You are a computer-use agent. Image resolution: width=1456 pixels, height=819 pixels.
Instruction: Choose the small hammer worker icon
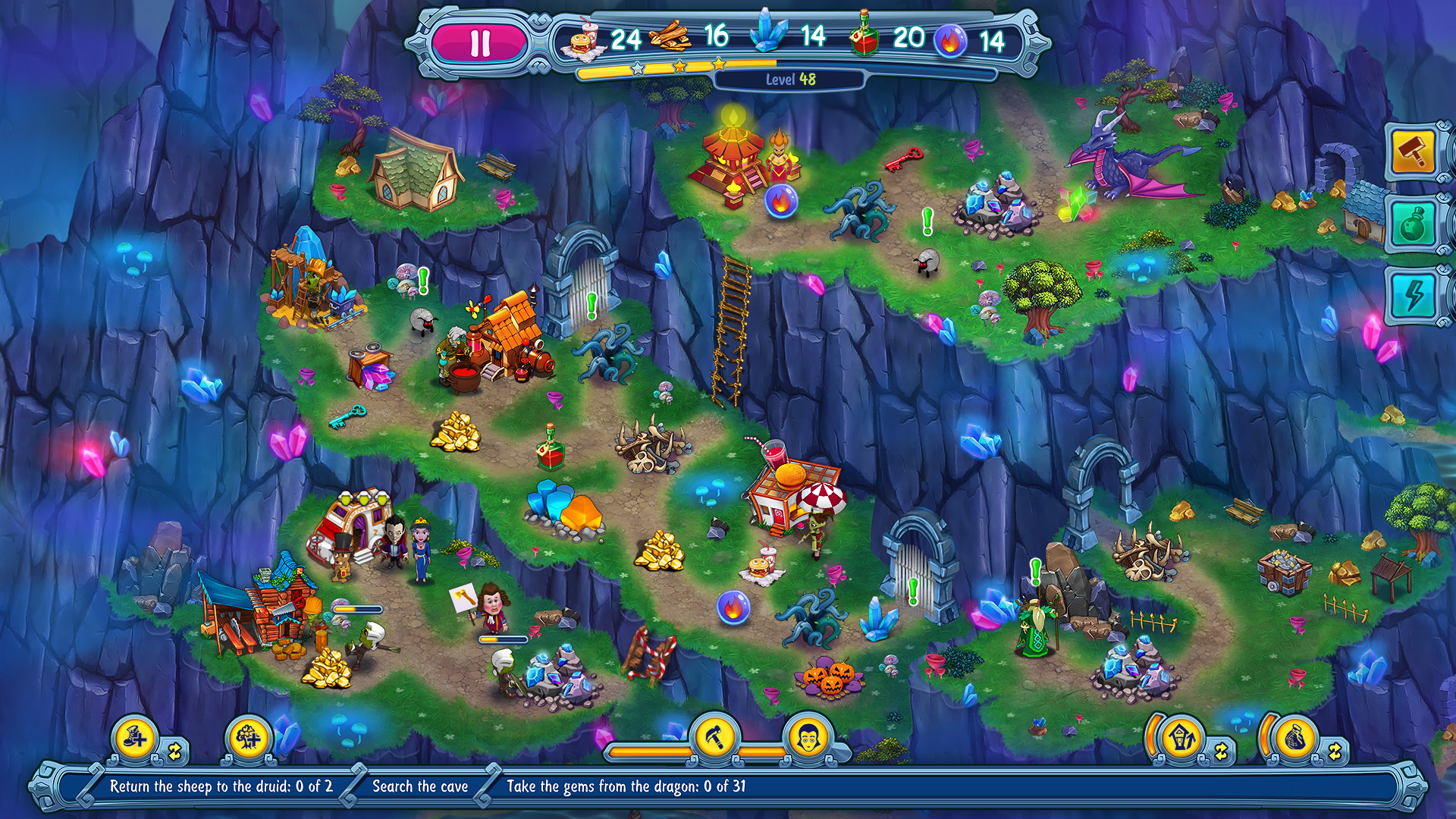[x=714, y=736]
